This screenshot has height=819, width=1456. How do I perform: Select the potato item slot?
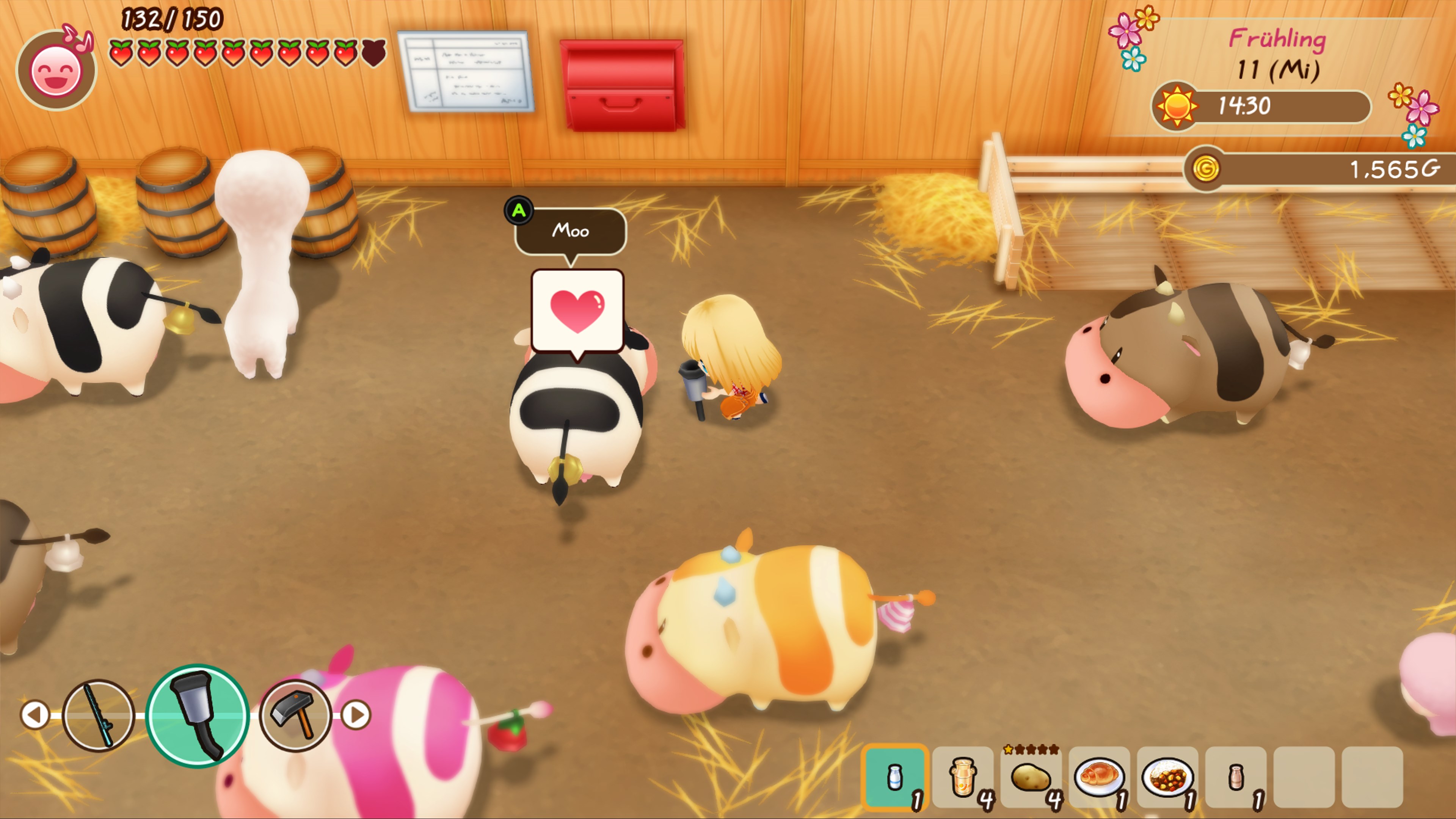pos(1031,777)
